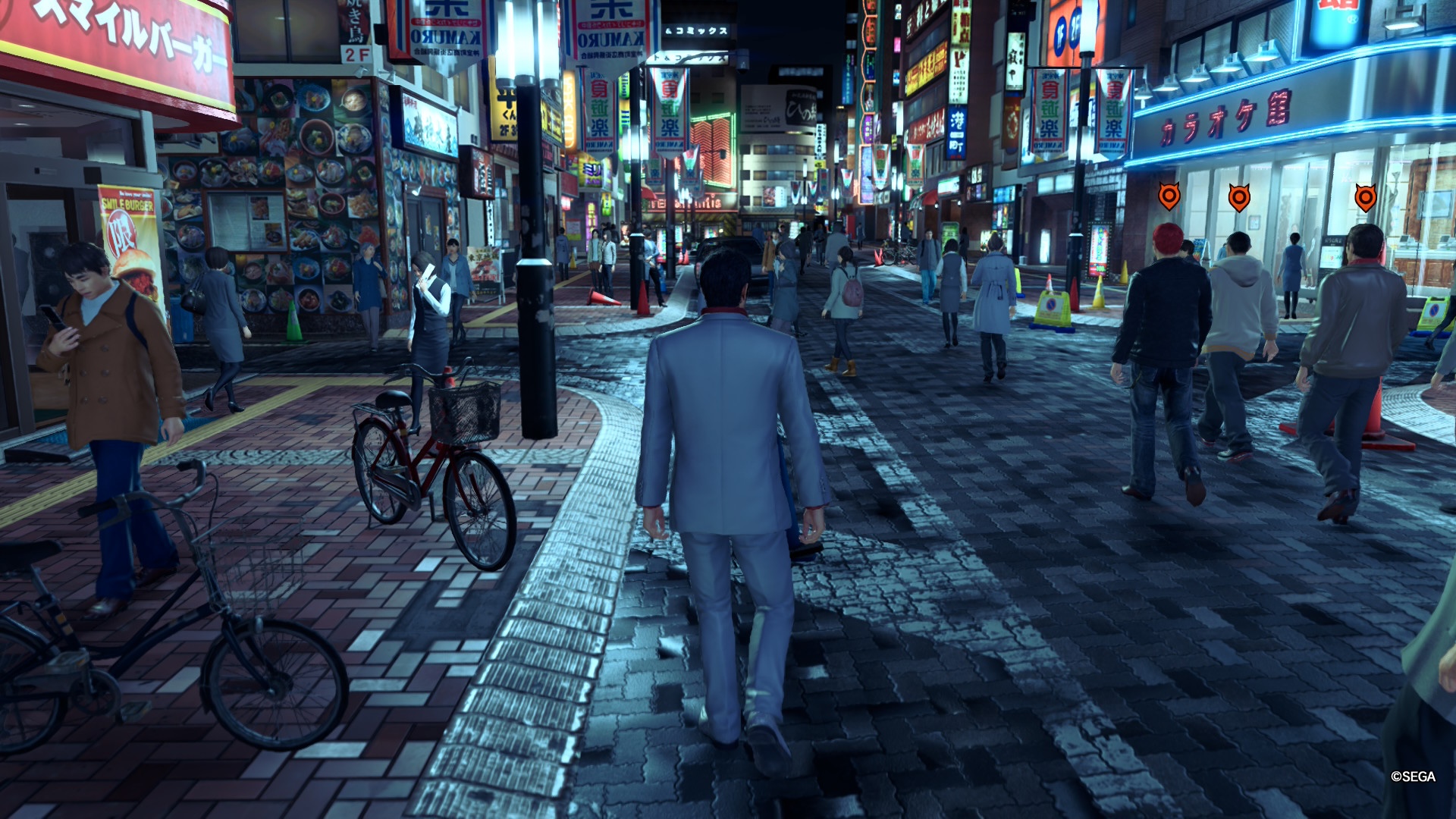The width and height of the screenshot is (1456, 819).
Task: Target the enemy marker above the brown-jacket thug
Action: (1365, 198)
